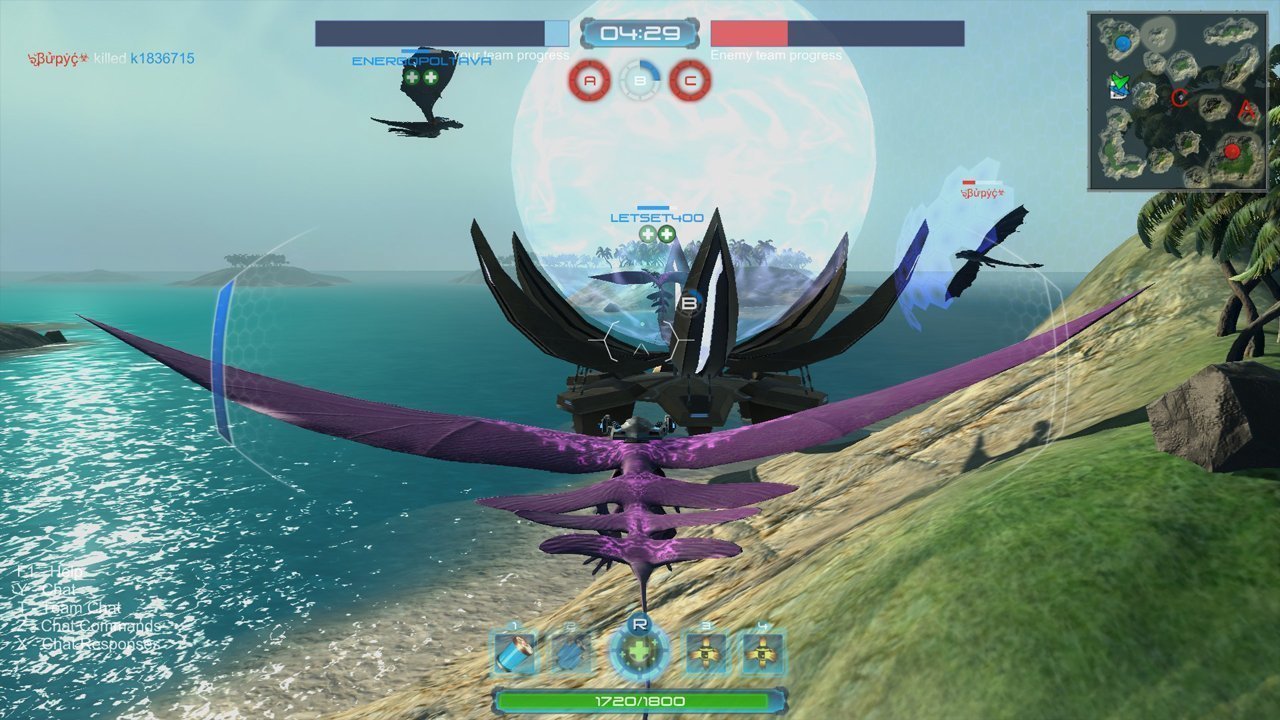Click the red capture point A indicator
The width and height of the screenshot is (1280, 720).
(590, 81)
